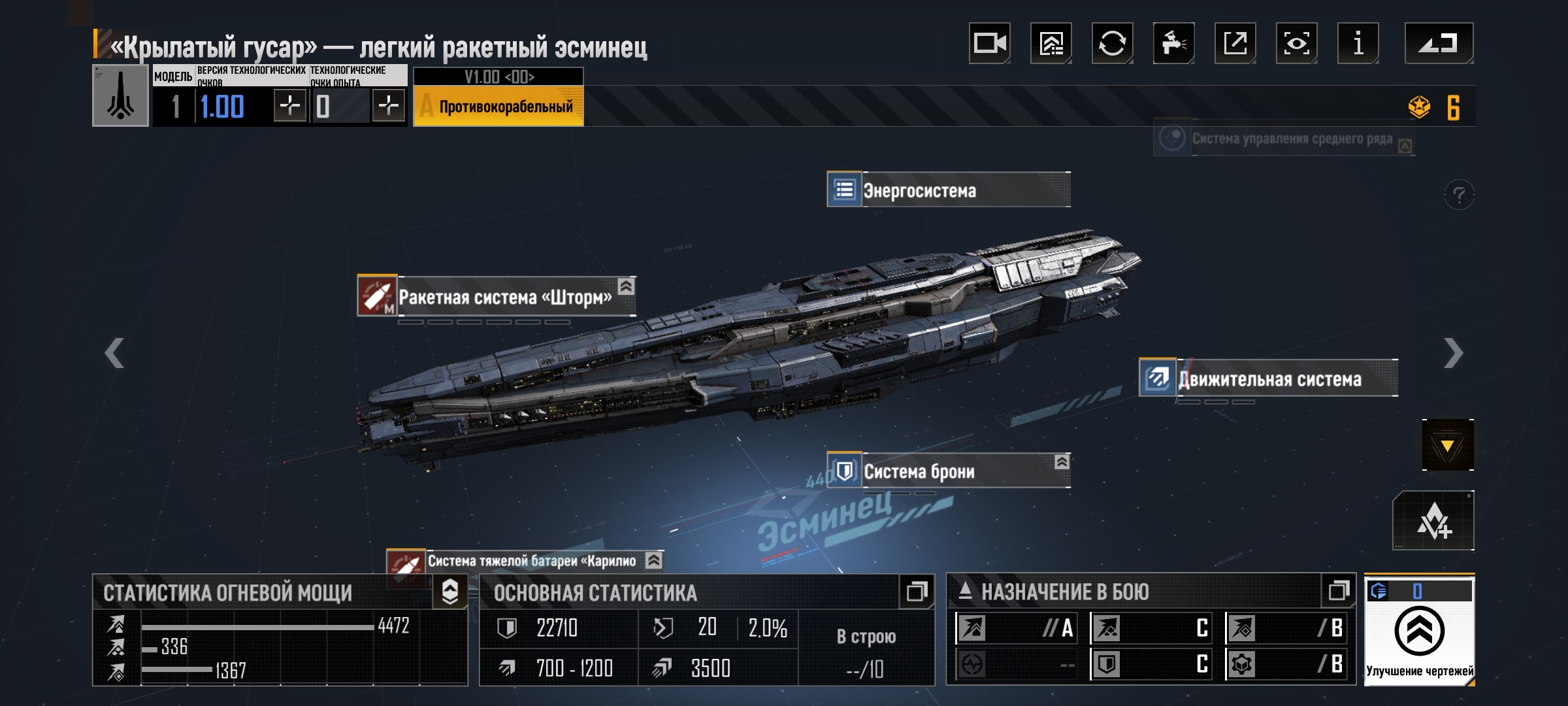Screen dimensions: 1568x706
Task: Show ship information with the i button
Action: [1358, 43]
